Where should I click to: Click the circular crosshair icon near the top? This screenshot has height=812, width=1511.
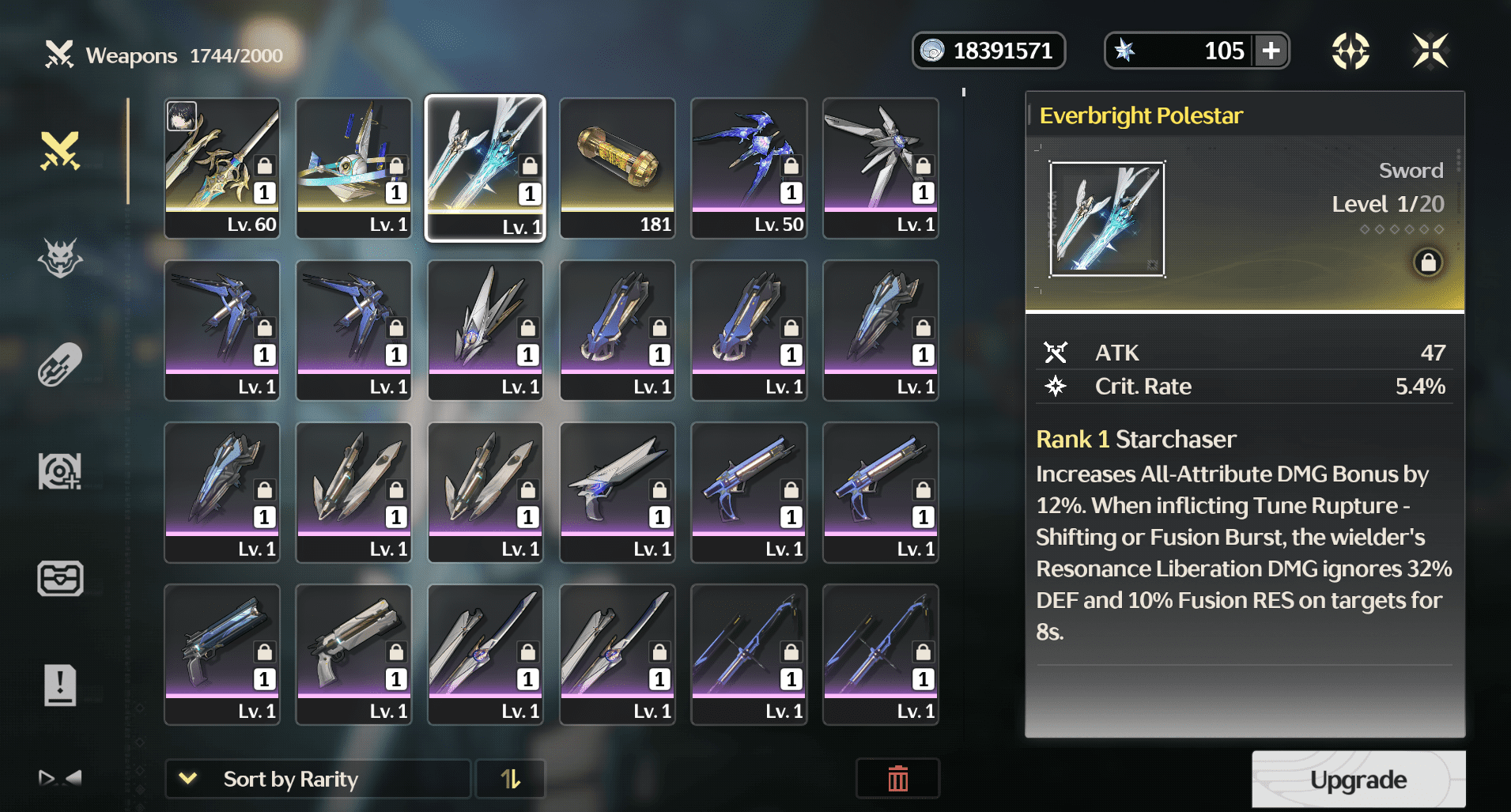1350,51
